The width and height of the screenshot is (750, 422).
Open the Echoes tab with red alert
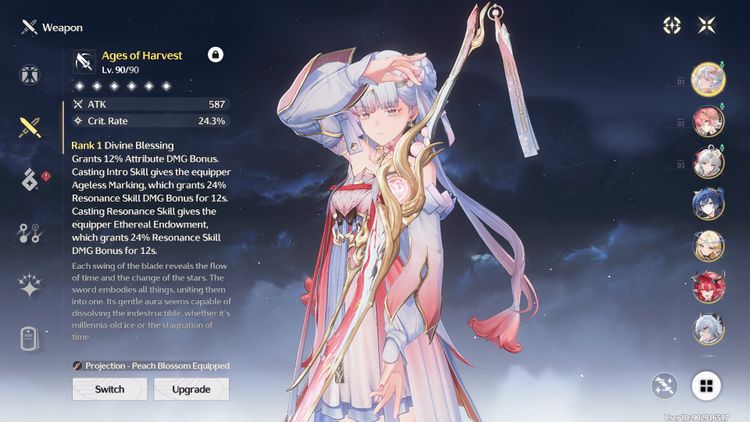[x=30, y=180]
